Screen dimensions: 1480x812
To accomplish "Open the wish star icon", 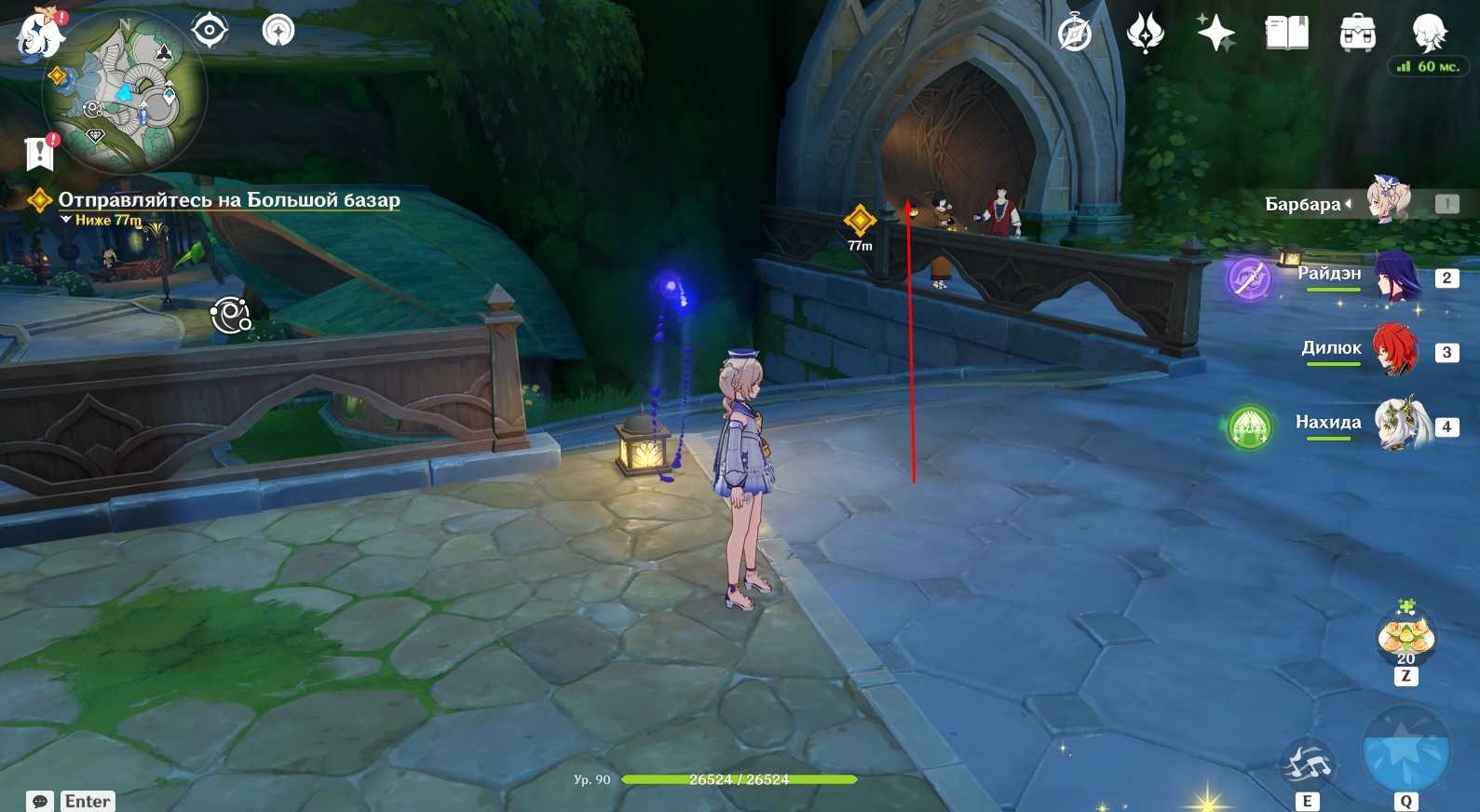I will point(1215,34).
